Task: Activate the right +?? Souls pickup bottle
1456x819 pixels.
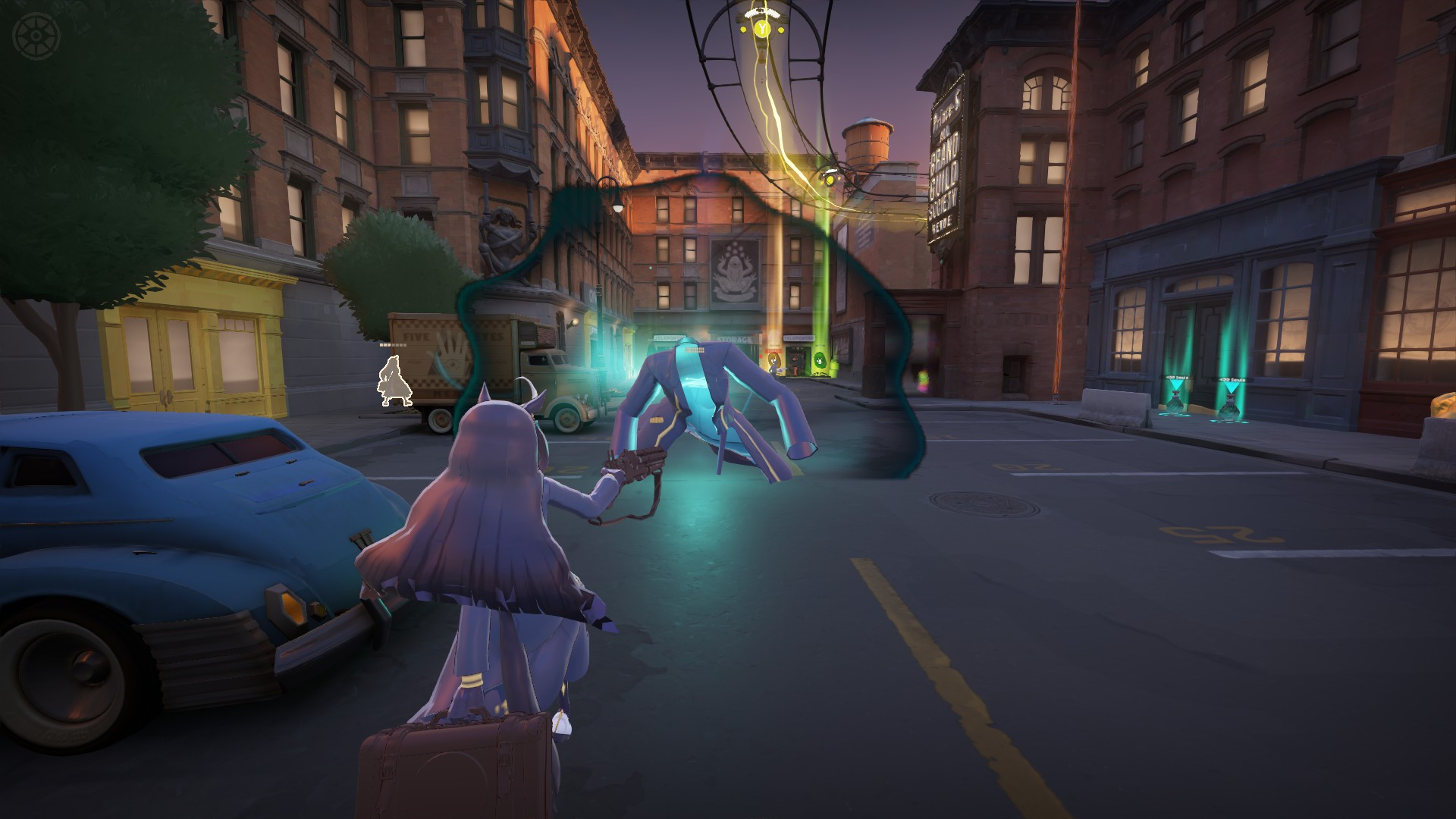Action: (x=1230, y=406)
